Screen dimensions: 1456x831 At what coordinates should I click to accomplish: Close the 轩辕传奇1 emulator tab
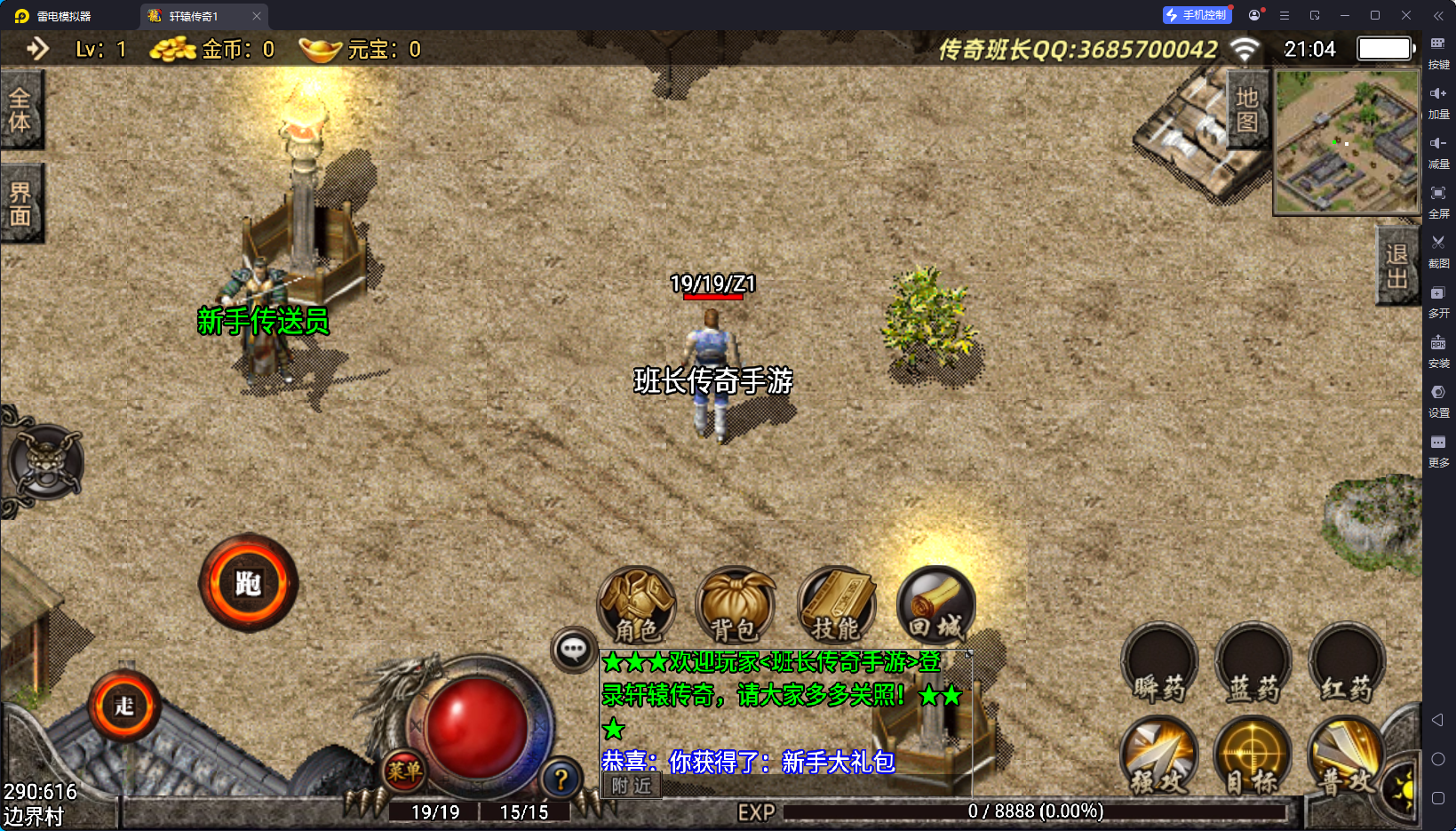[x=257, y=16]
